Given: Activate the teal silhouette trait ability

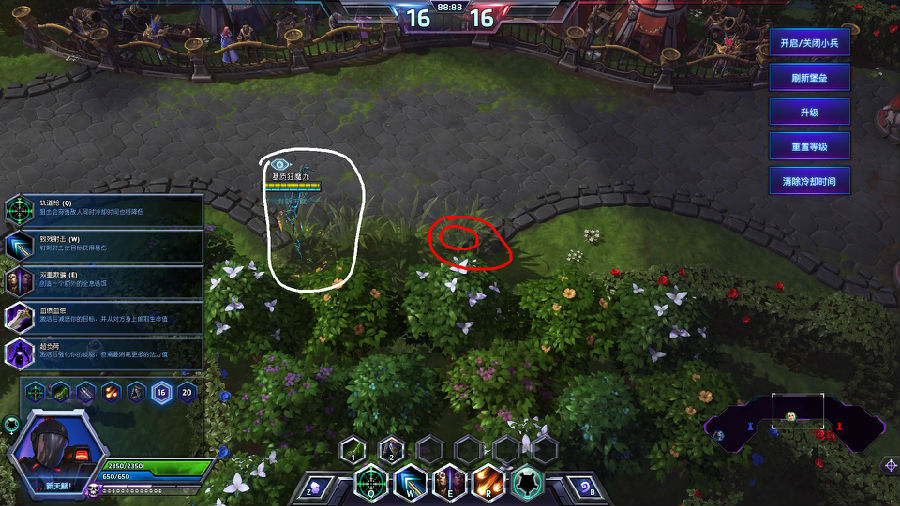Looking at the screenshot, I should coord(528,483).
